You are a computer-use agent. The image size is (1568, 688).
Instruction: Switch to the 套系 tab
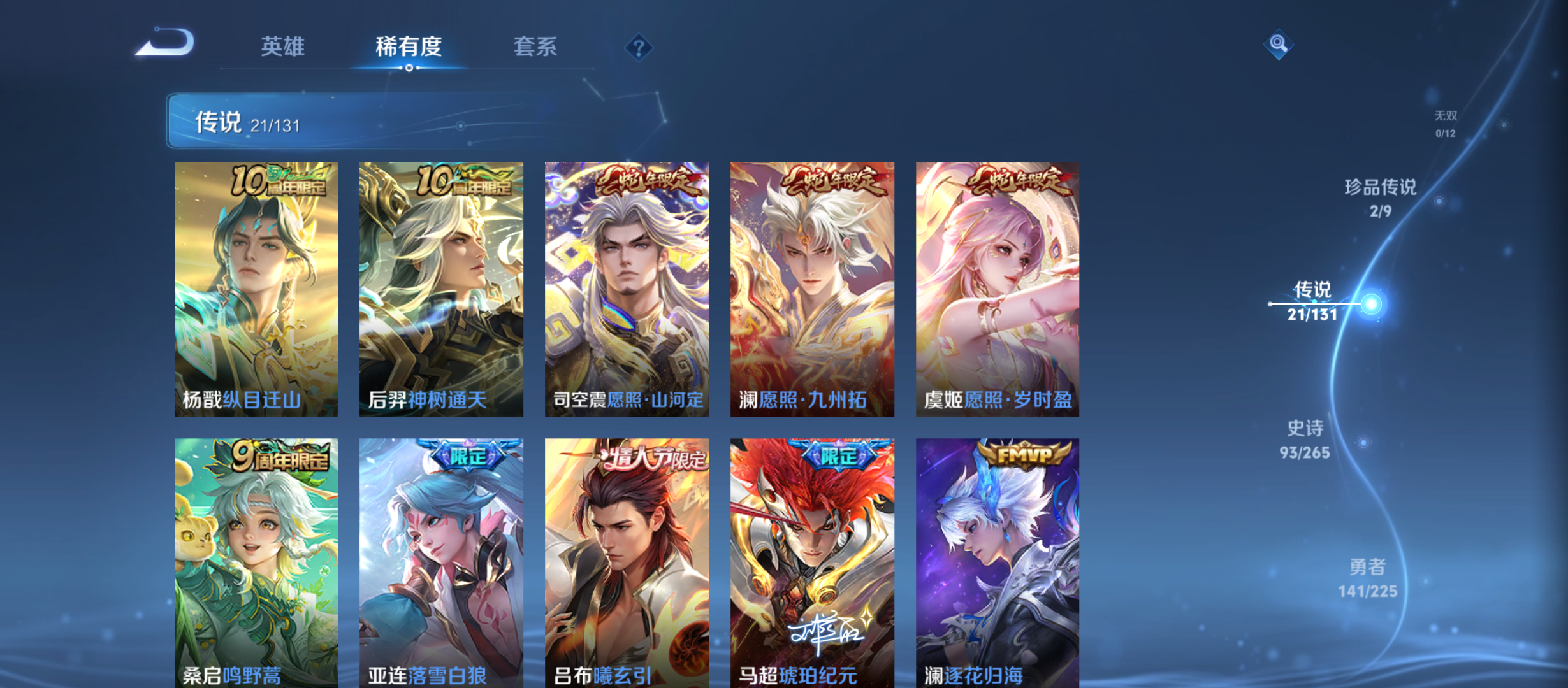click(x=536, y=47)
